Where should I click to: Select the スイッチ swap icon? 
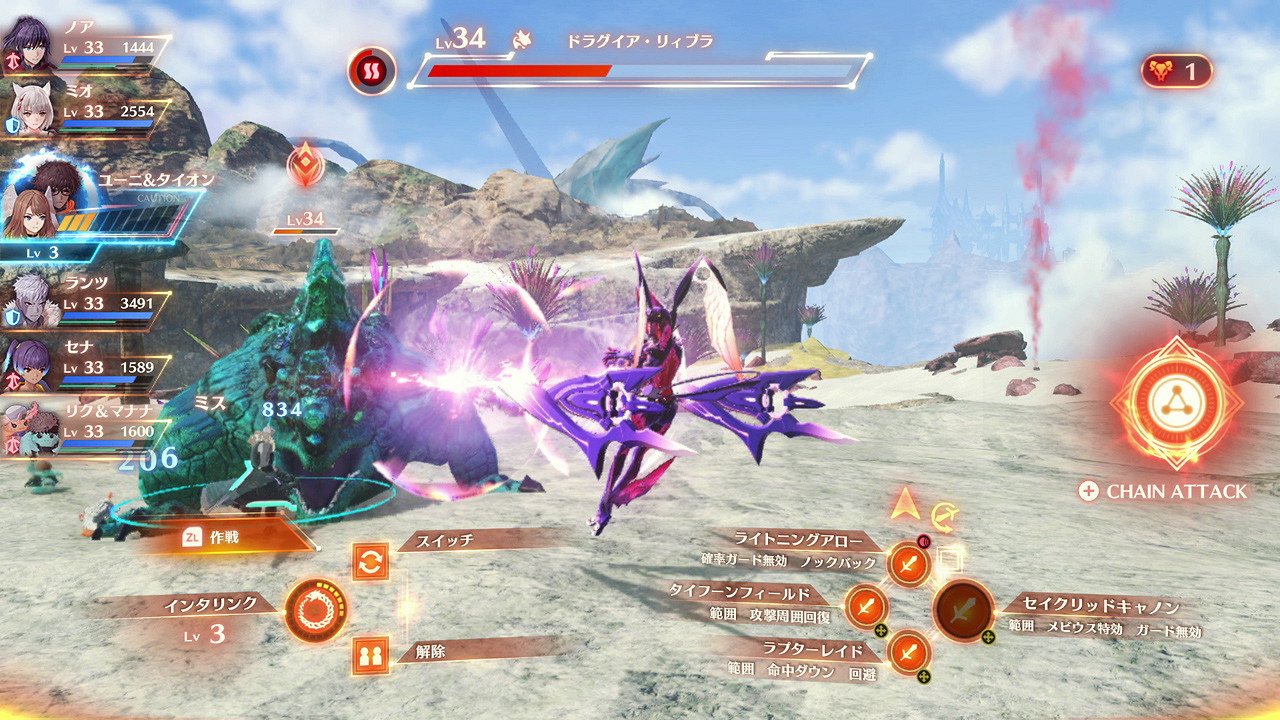[x=370, y=561]
